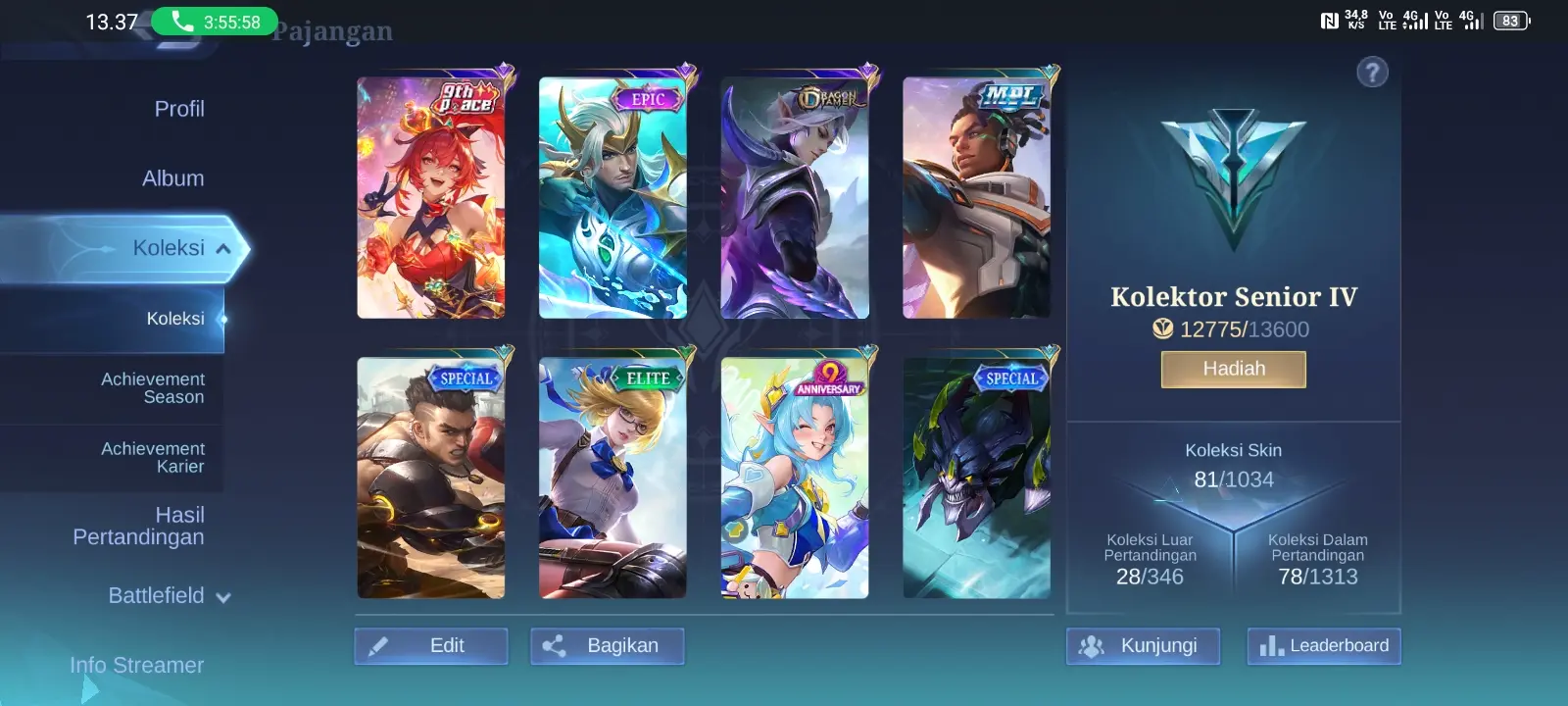Show Achievement Karier
Image resolution: width=1568 pixels, height=706 pixels.
point(153,458)
